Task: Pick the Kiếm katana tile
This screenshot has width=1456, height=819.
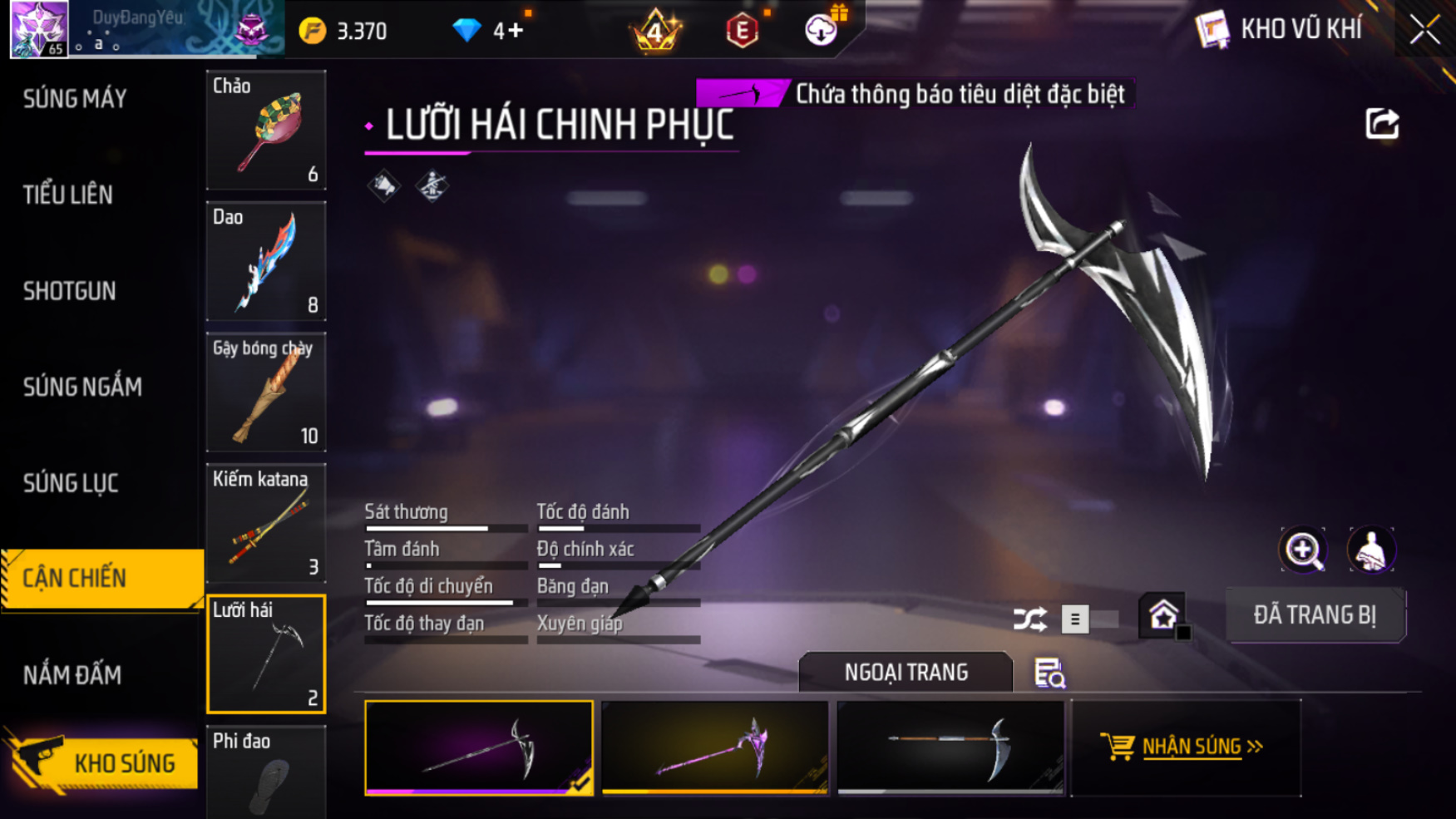Action: (266, 523)
